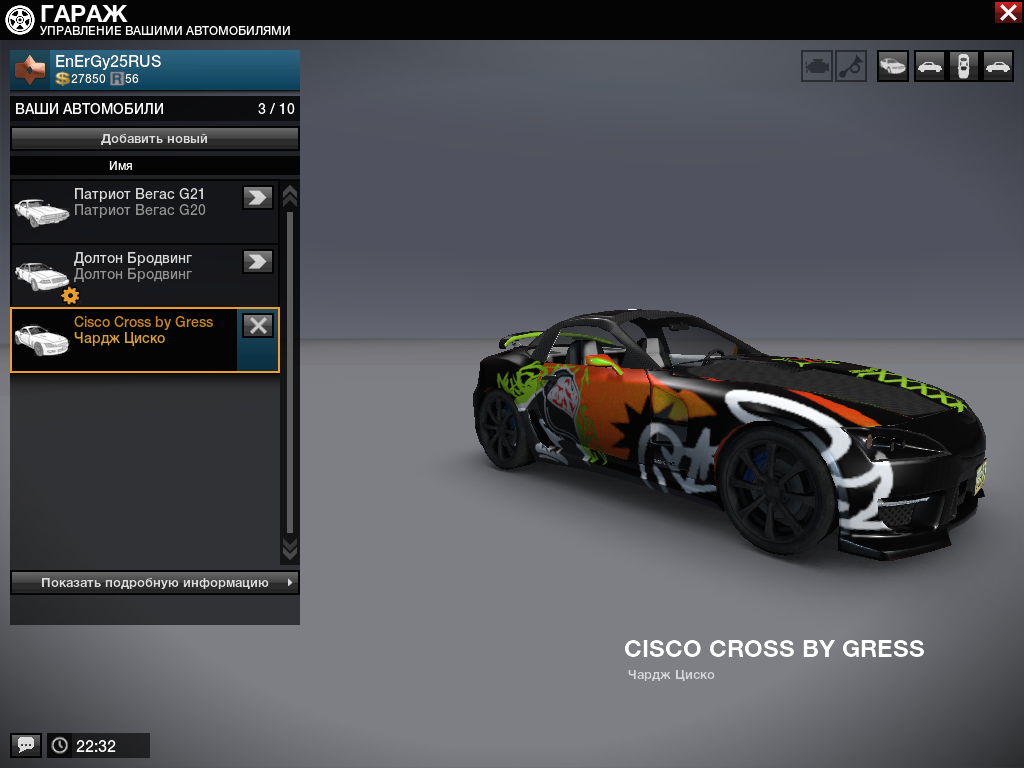Click the EnErGy25RUS player profile banner
This screenshot has width=1024, height=768.
tap(155, 70)
